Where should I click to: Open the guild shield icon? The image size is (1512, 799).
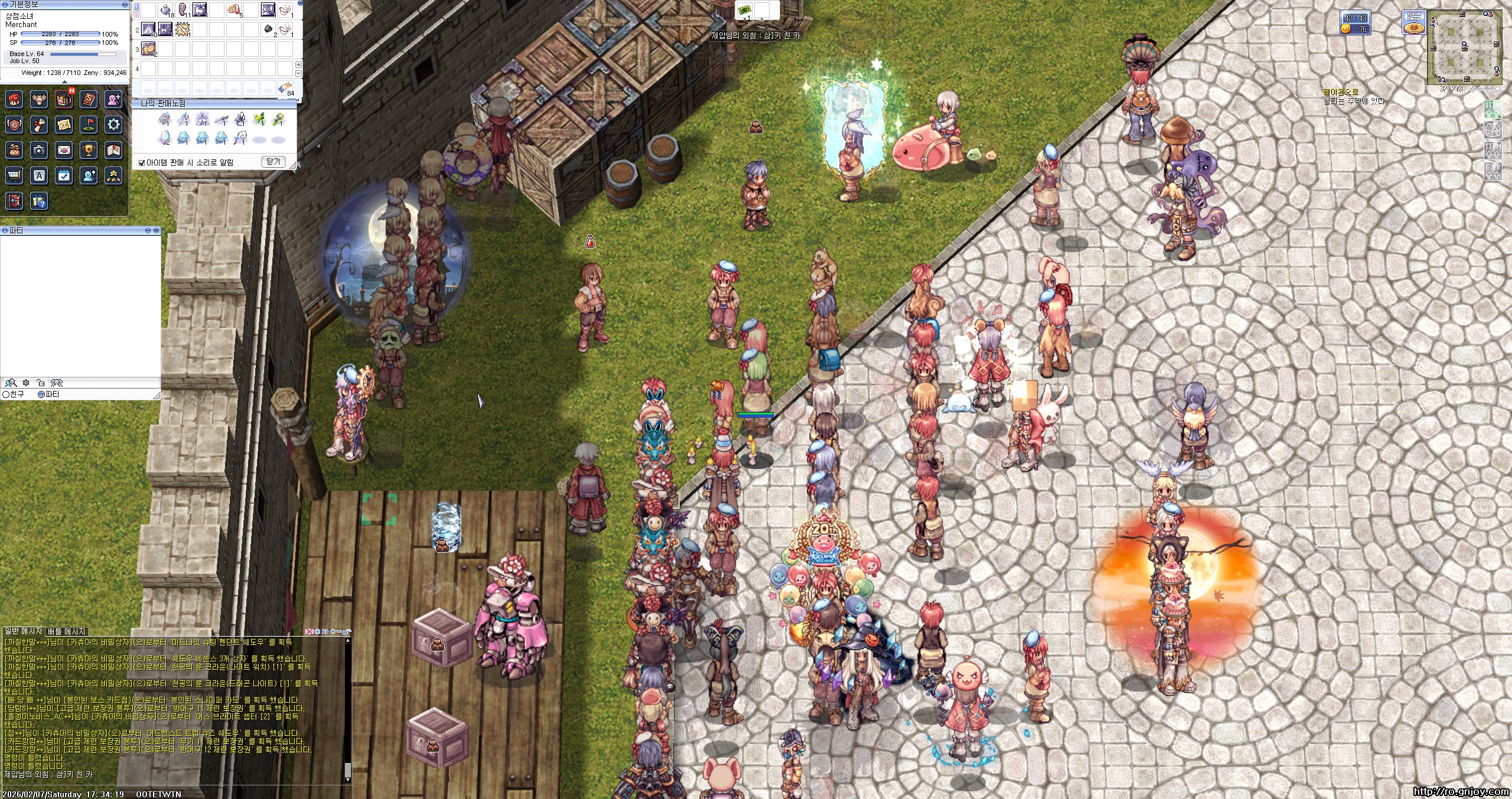pyautogui.click(x=14, y=125)
